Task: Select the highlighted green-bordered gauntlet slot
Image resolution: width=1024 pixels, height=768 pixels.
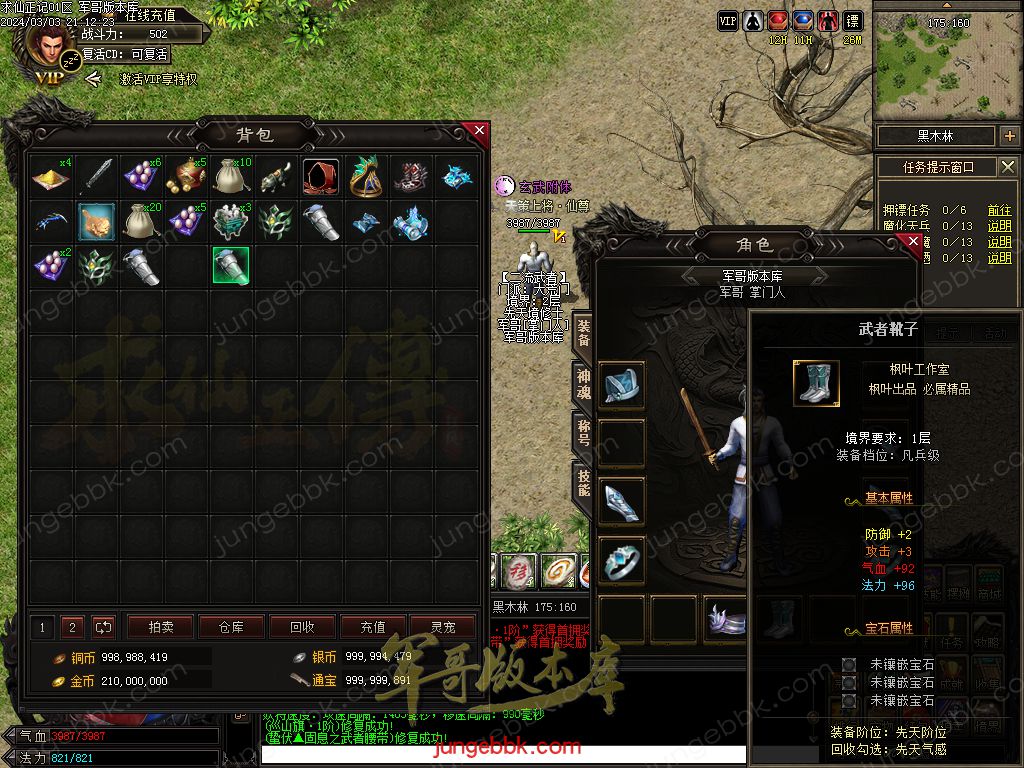Action: tap(231, 265)
